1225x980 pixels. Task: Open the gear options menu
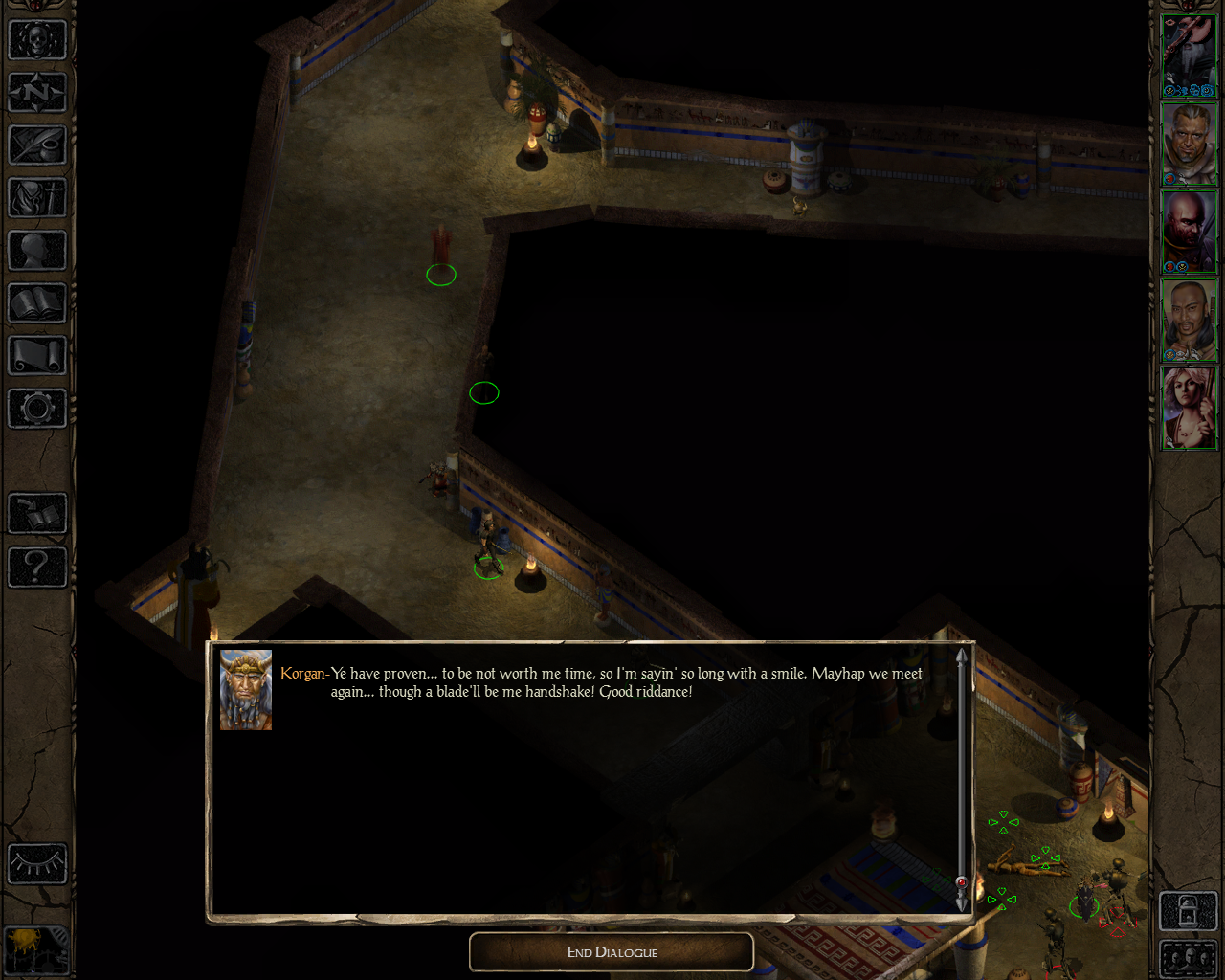pyautogui.click(x=37, y=409)
